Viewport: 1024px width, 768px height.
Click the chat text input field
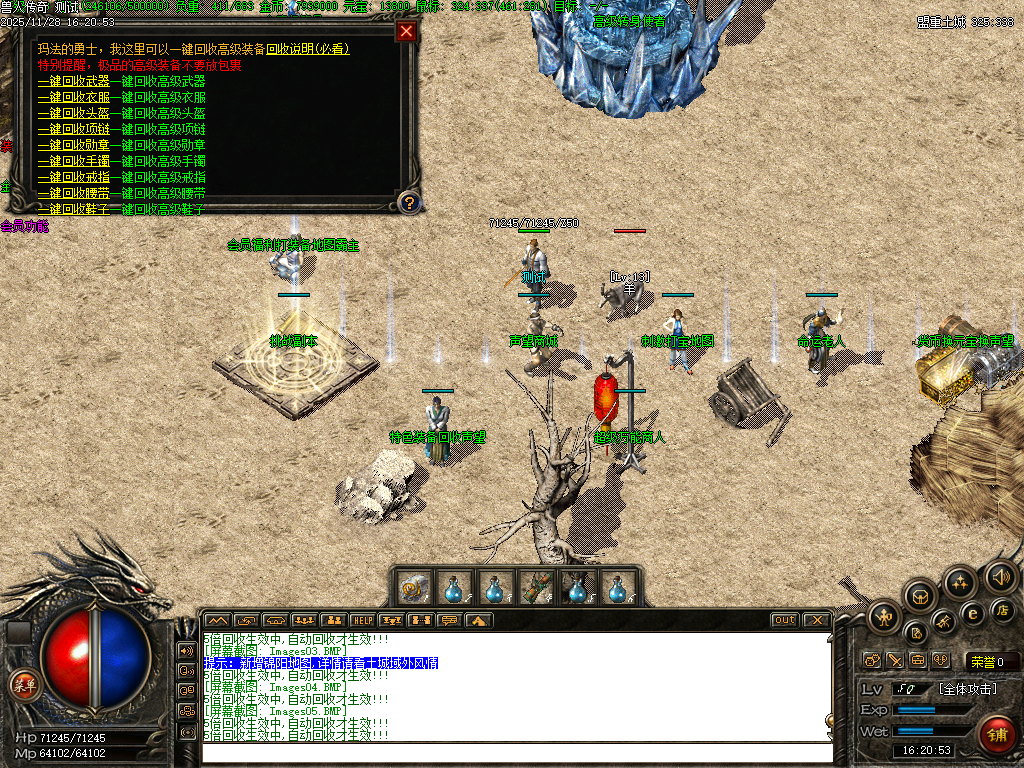point(515,751)
